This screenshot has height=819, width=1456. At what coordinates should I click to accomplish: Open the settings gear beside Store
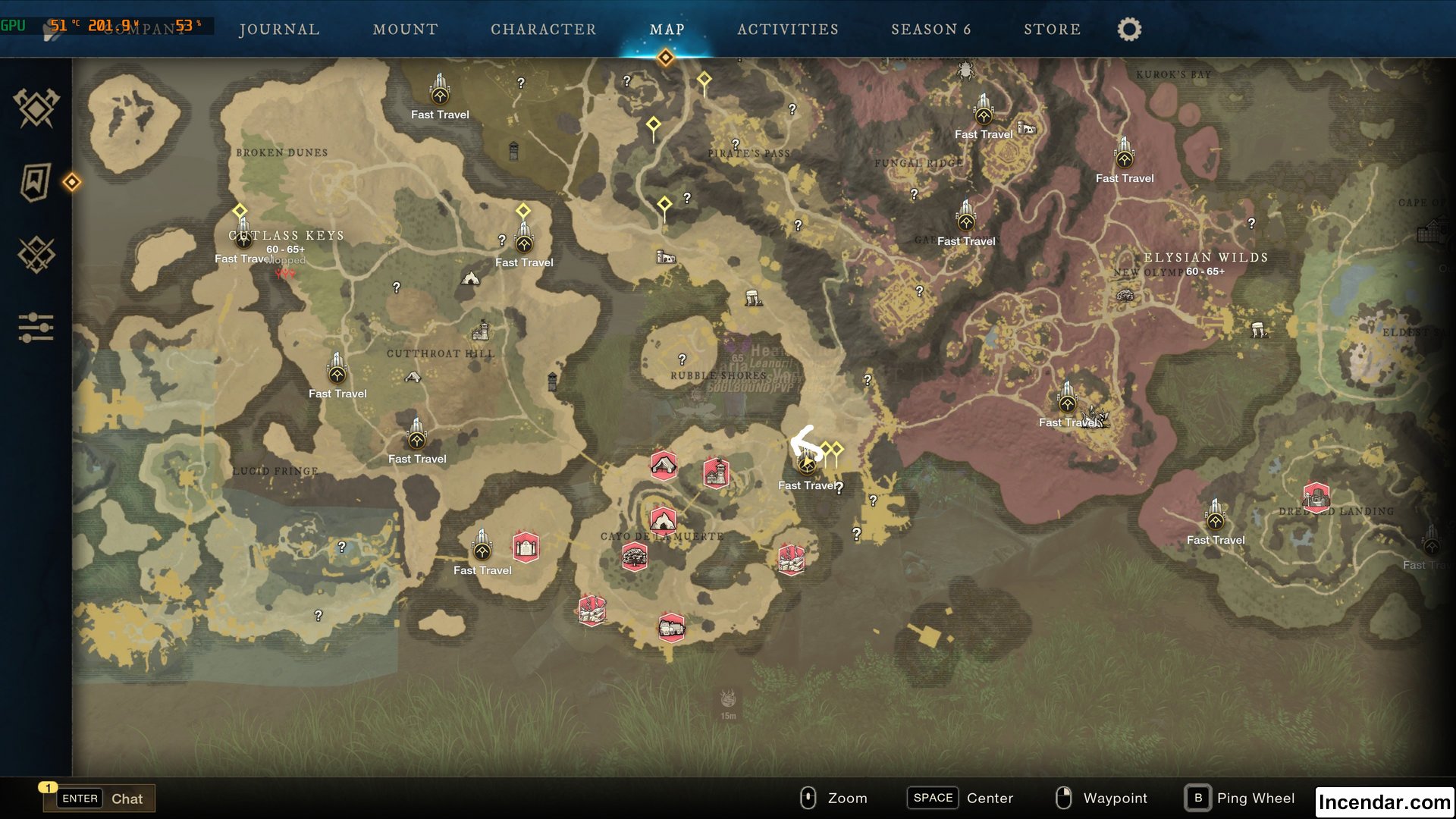point(1128,29)
